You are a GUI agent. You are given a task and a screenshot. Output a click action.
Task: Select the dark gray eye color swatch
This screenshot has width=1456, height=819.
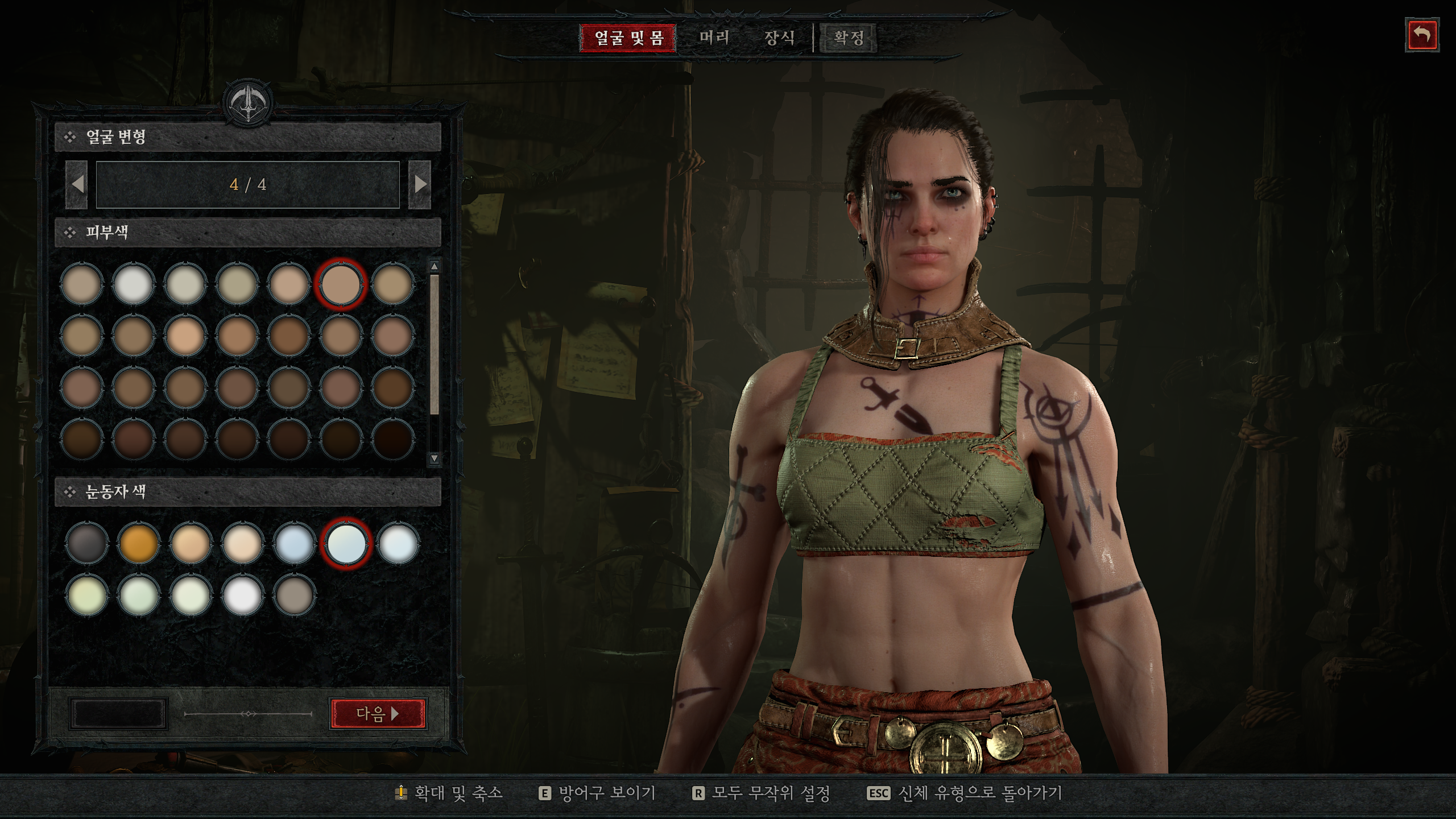click(x=86, y=544)
